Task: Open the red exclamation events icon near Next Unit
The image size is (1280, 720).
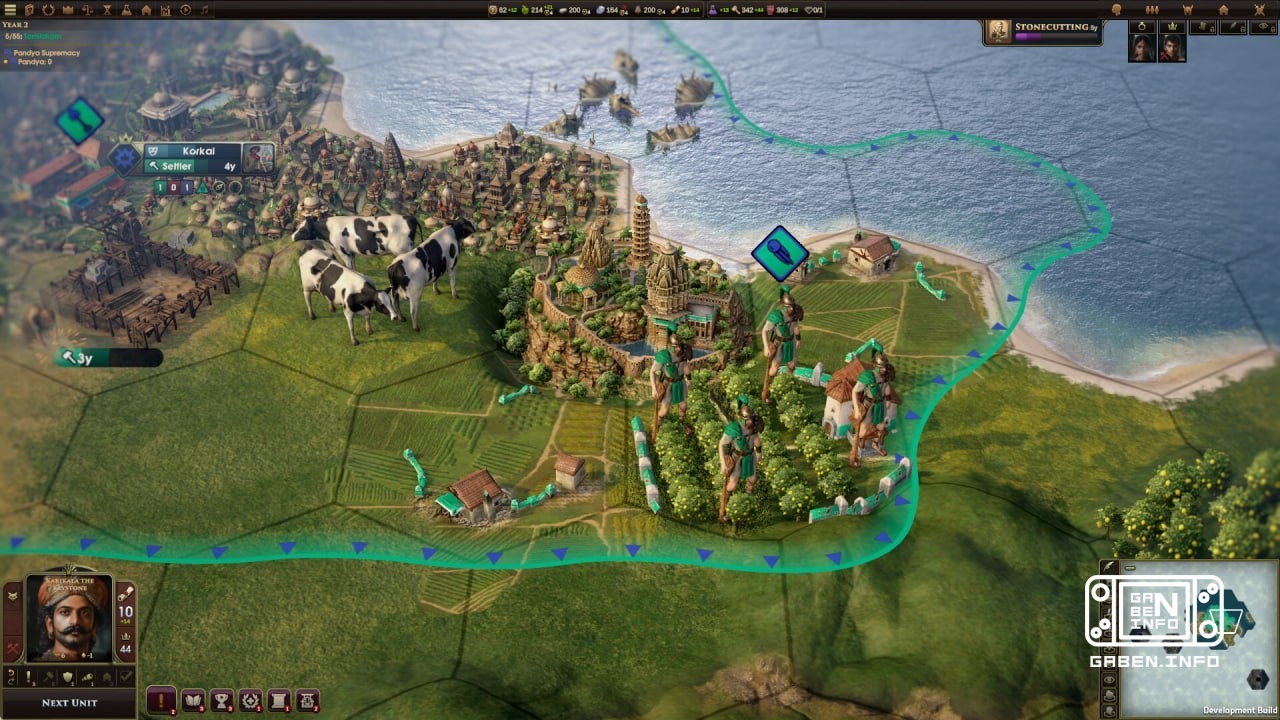Action: [161, 701]
